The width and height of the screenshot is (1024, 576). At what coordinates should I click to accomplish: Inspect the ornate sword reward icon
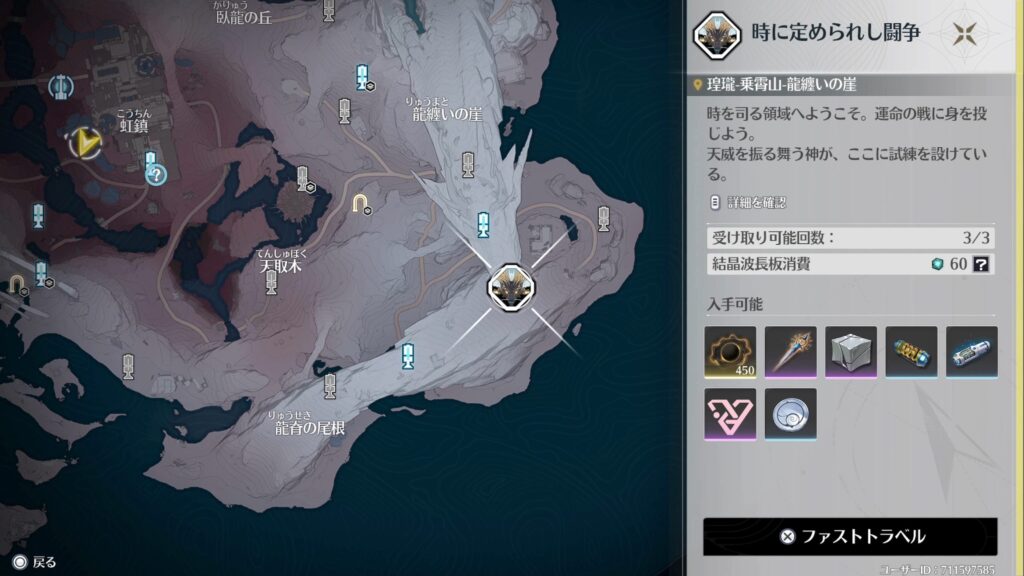790,352
